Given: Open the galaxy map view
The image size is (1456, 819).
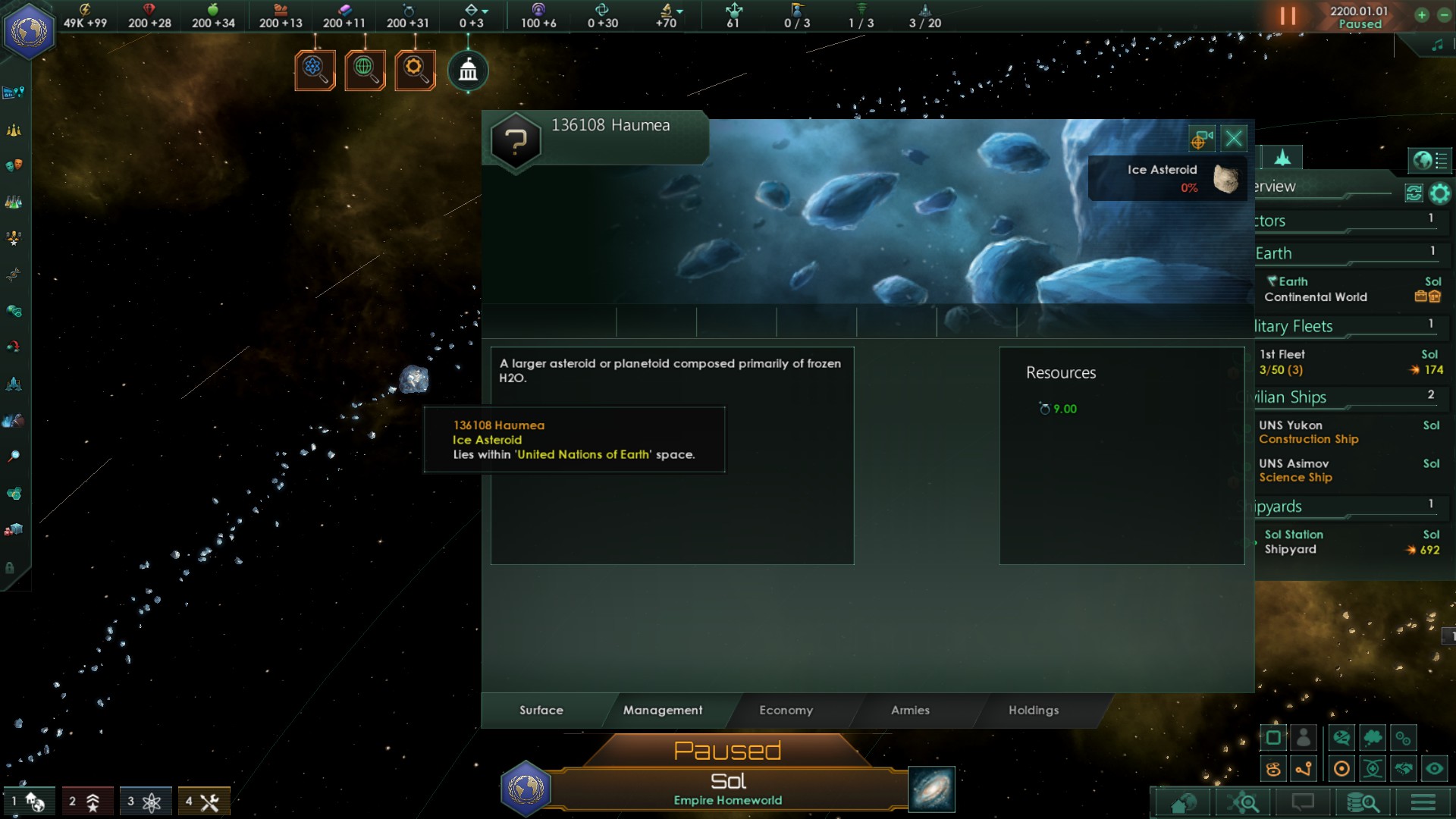Looking at the screenshot, I should pos(932,789).
